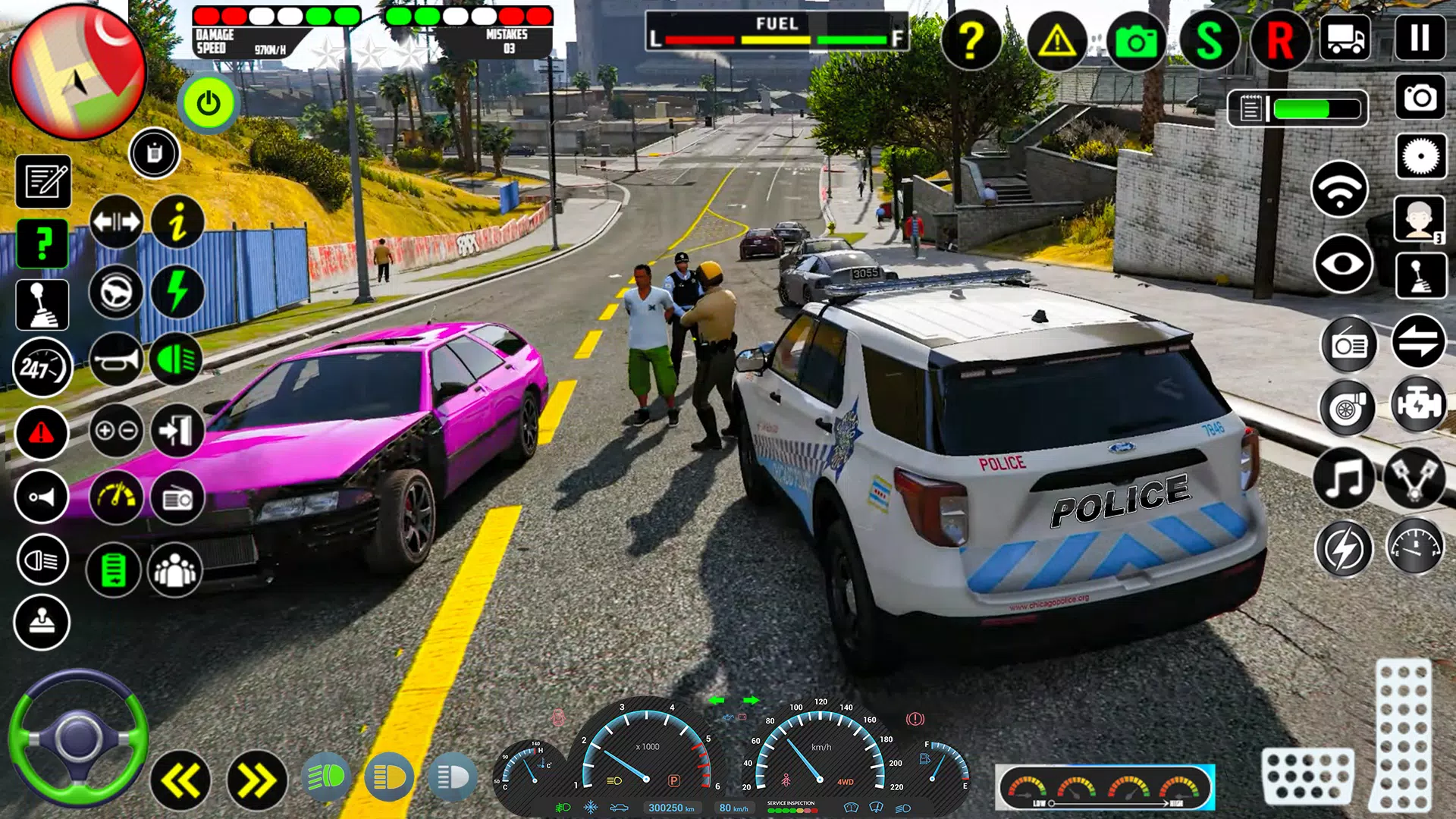Image resolution: width=1456 pixels, height=819 pixels.
Task: Open the gear shifter icon on left sidebar
Action: click(x=42, y=305)
